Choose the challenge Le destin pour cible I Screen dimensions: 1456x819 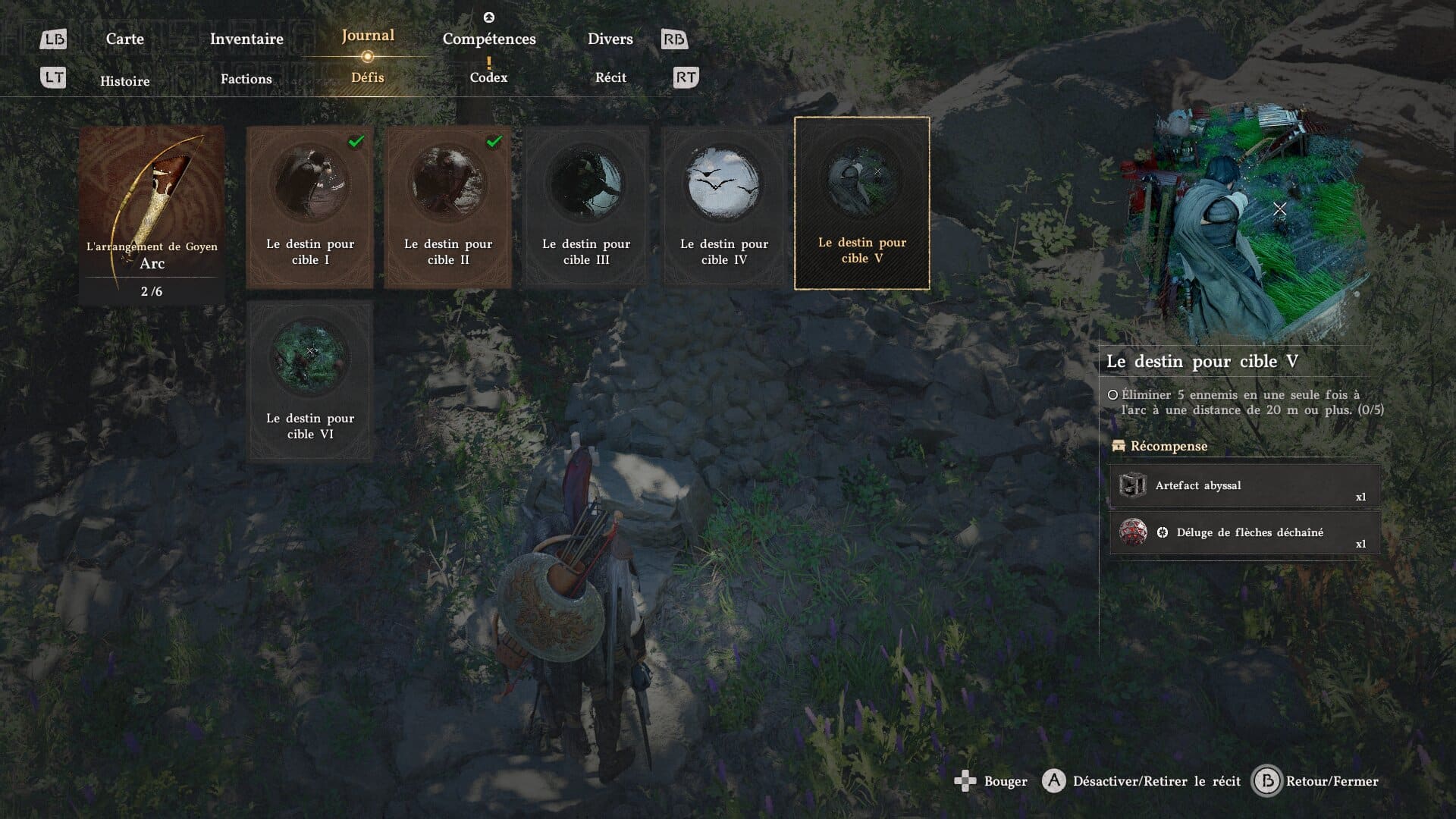(310, 206)
